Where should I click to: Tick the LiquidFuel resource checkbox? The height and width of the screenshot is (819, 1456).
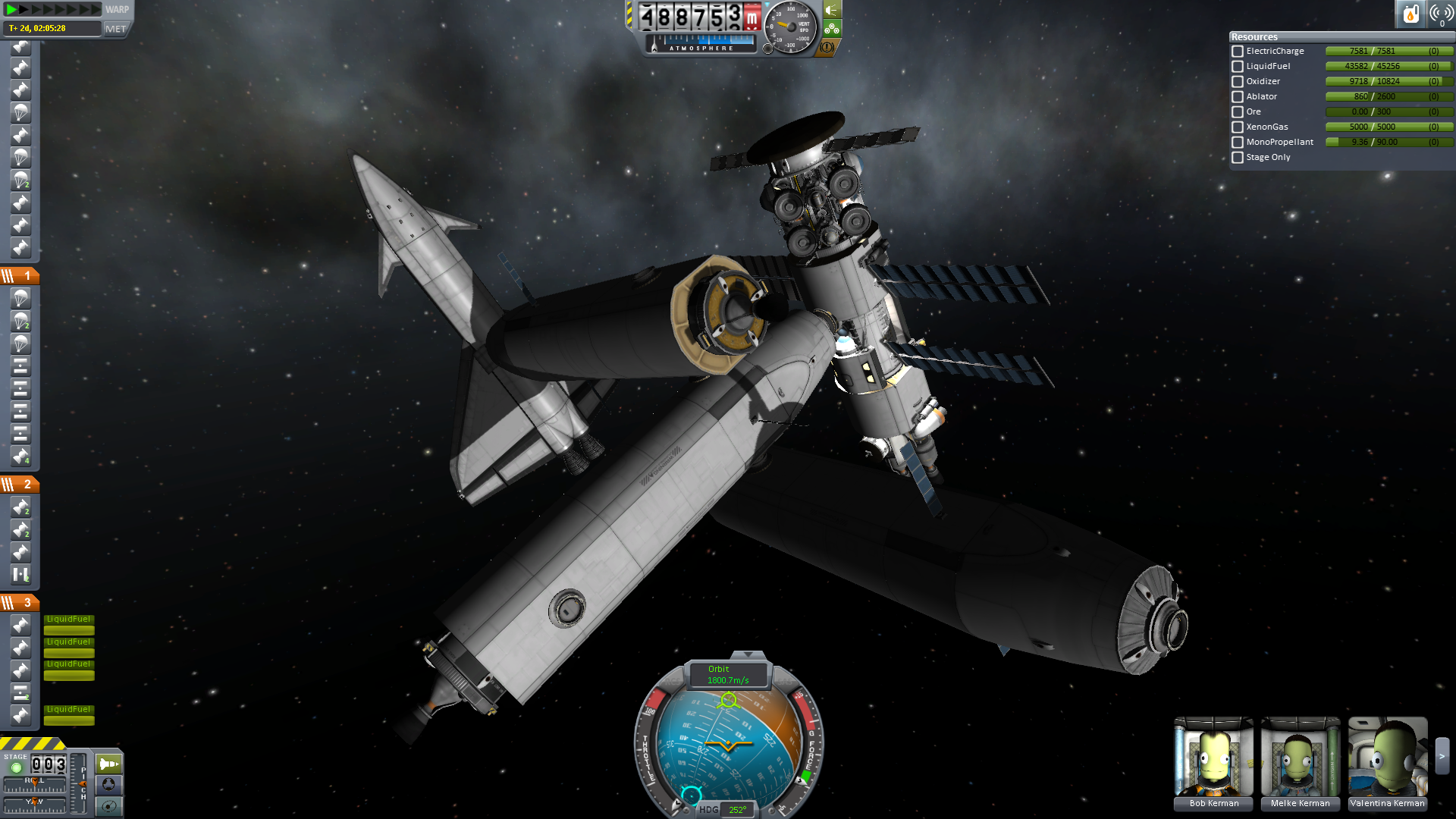(x=1238, y=67)
